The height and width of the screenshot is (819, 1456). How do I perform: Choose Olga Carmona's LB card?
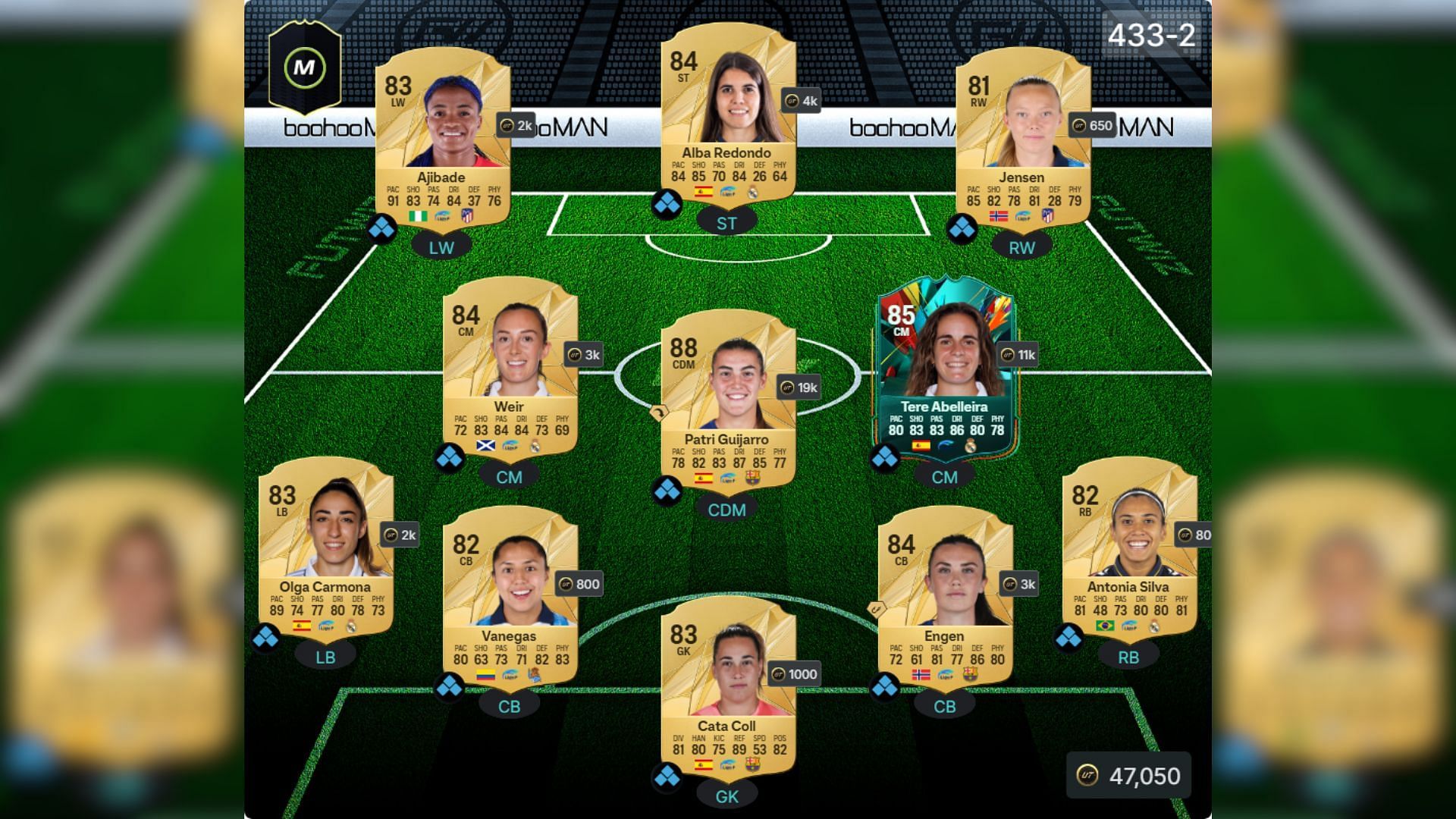point(325,546)
